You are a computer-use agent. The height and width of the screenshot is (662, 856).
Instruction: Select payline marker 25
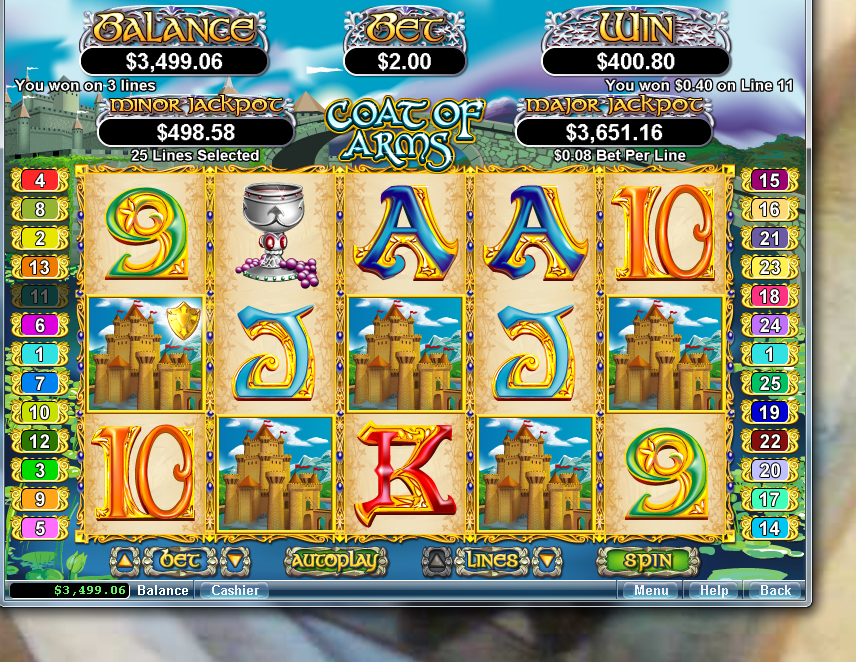(769, 383)
